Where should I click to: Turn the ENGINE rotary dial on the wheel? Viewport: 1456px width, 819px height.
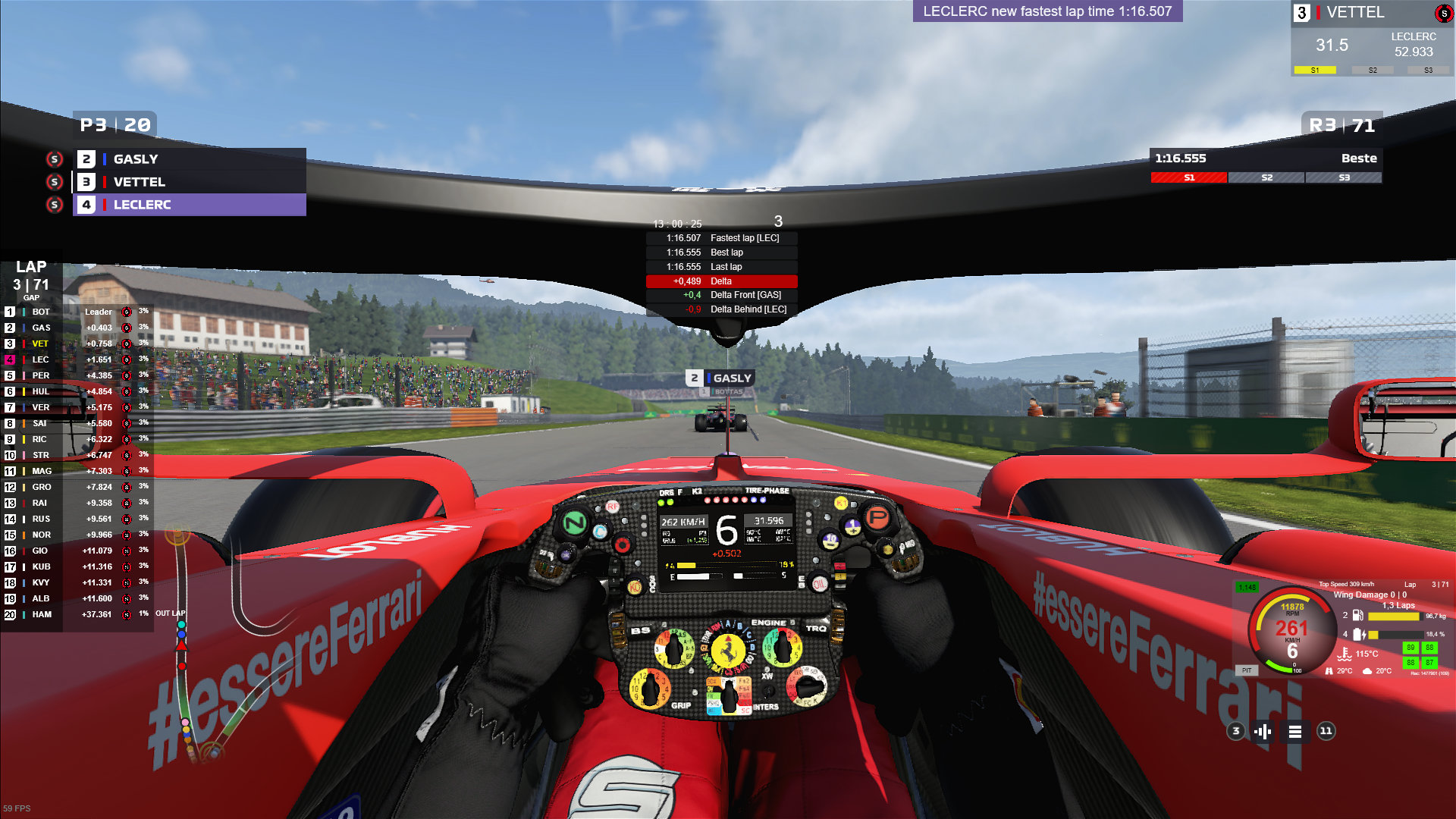pos(781,648)
